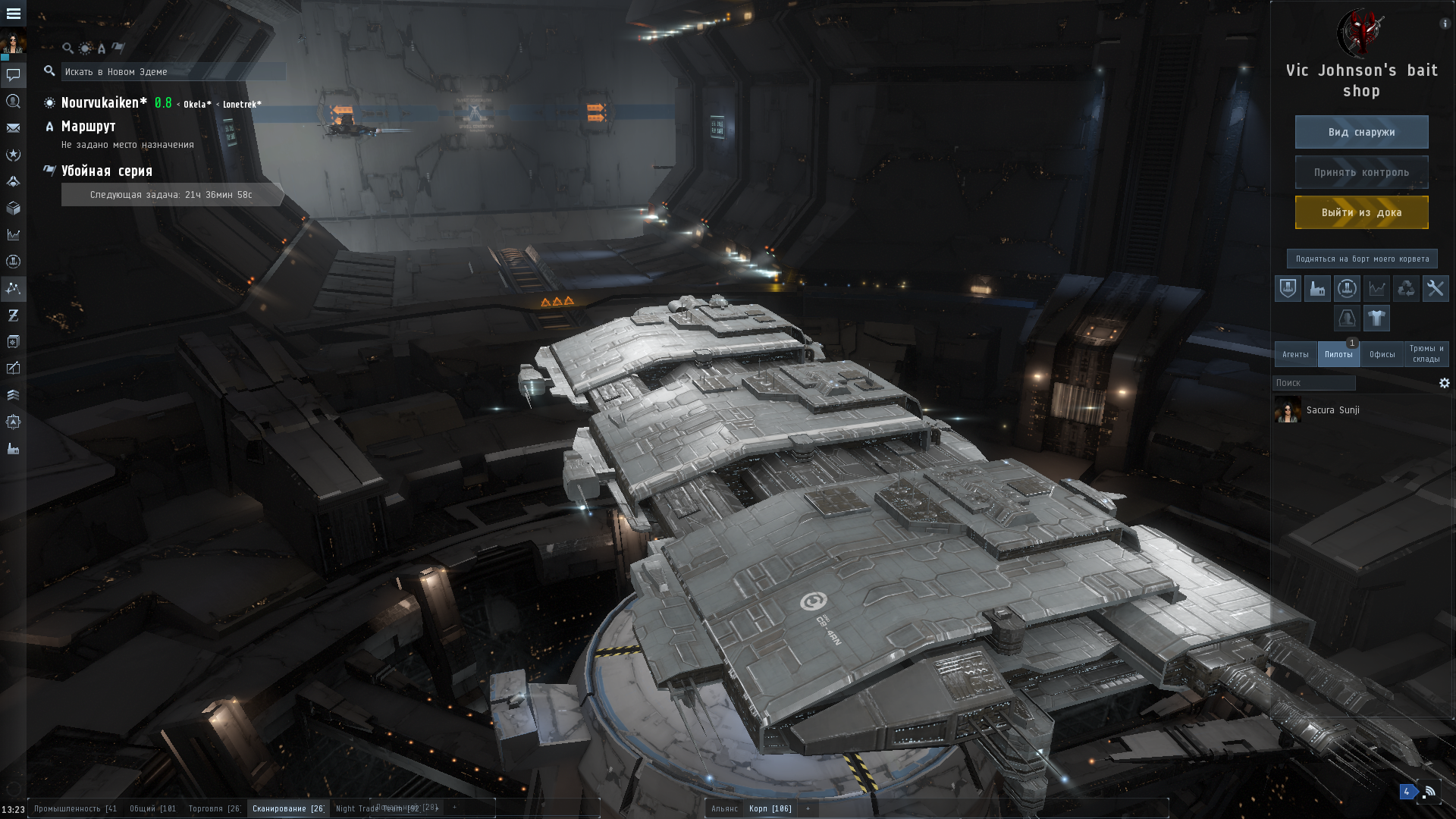Open the chat bubble icon in Neocom

pos(13,75)
